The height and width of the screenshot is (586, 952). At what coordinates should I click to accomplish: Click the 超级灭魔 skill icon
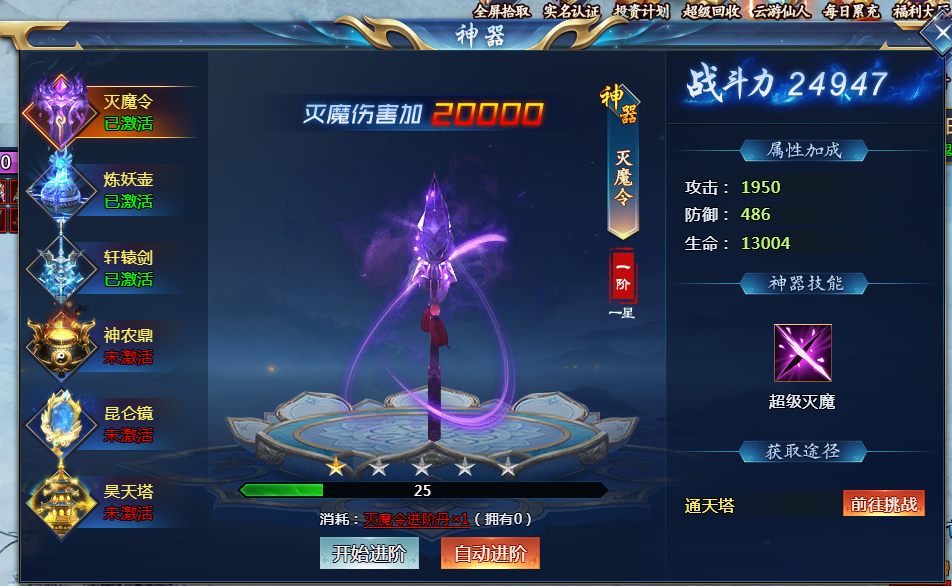point(802,353)
